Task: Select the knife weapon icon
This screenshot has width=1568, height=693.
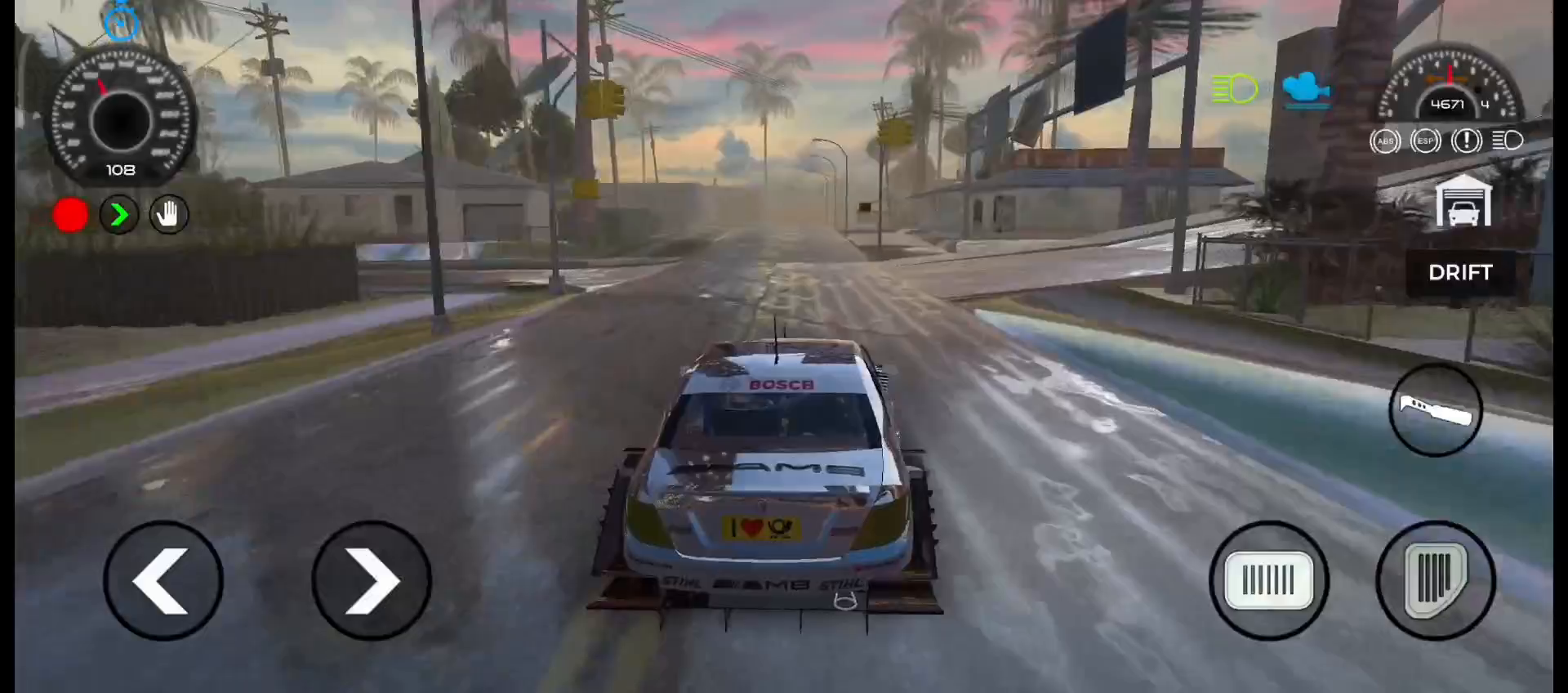Action: pyautogui.click(x=1436, y=411)
